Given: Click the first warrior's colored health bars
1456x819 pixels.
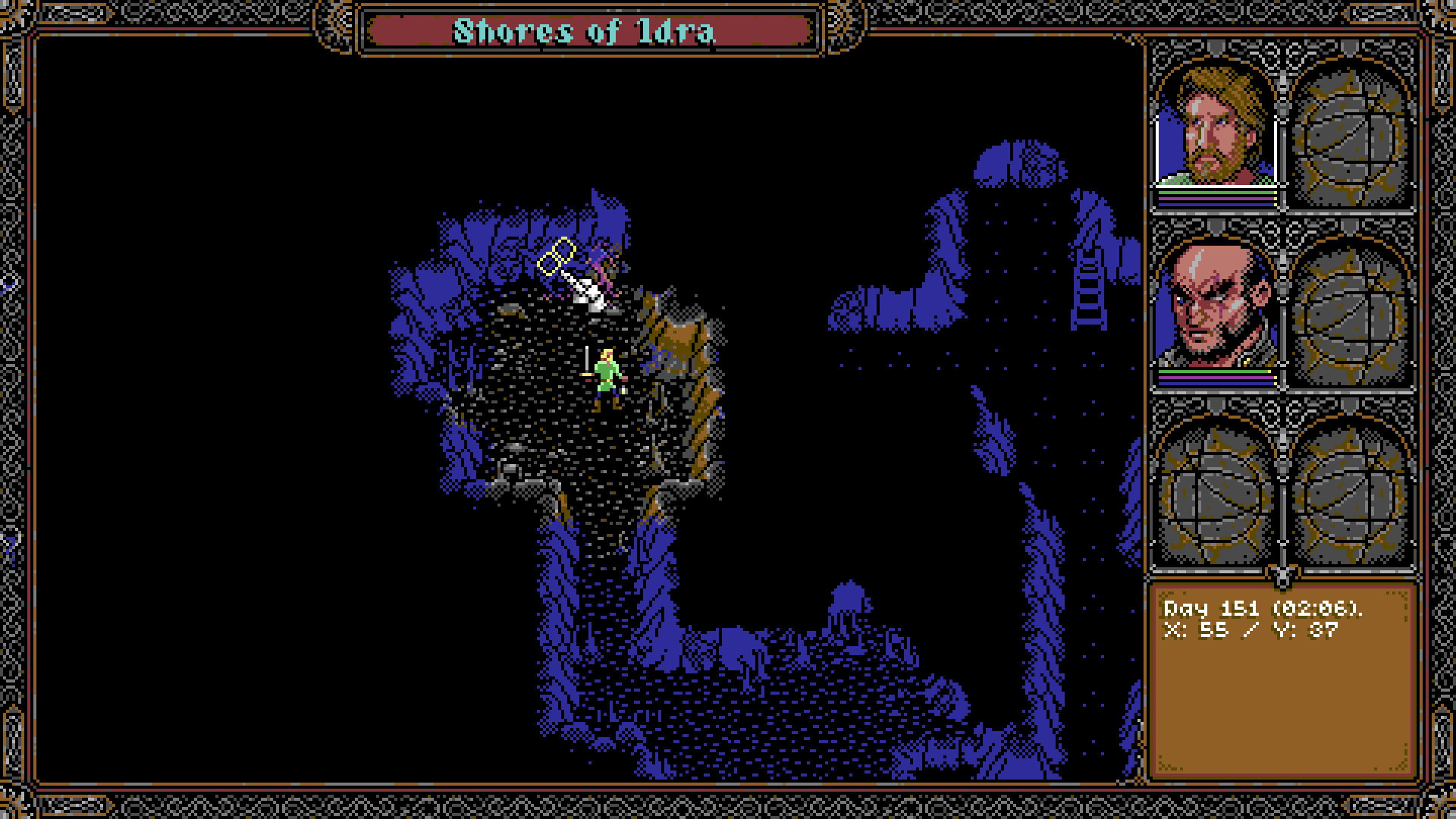Looking at the screenshot, I should 1216,201.
